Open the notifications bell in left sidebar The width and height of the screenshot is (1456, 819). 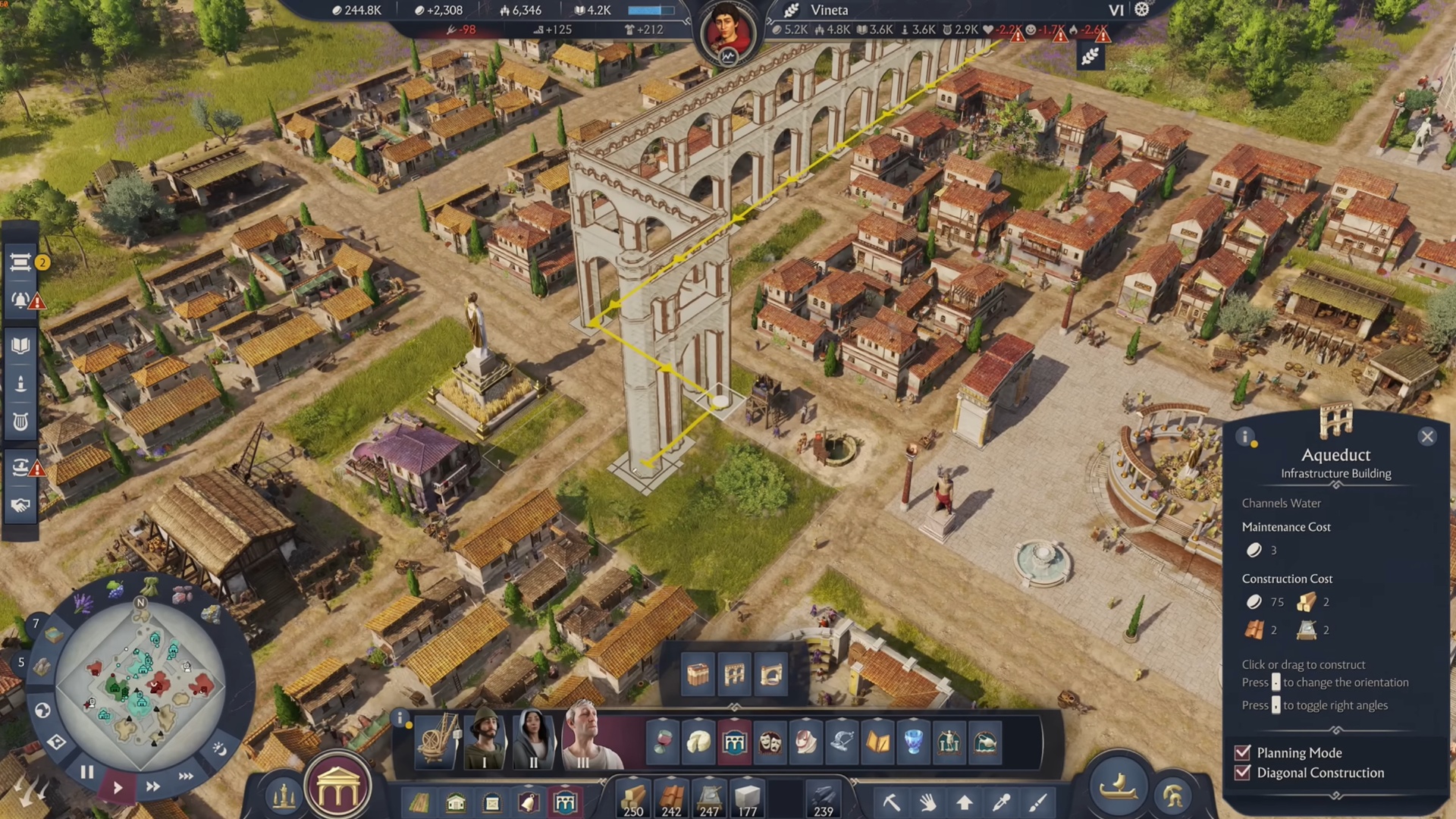point(20,299)
